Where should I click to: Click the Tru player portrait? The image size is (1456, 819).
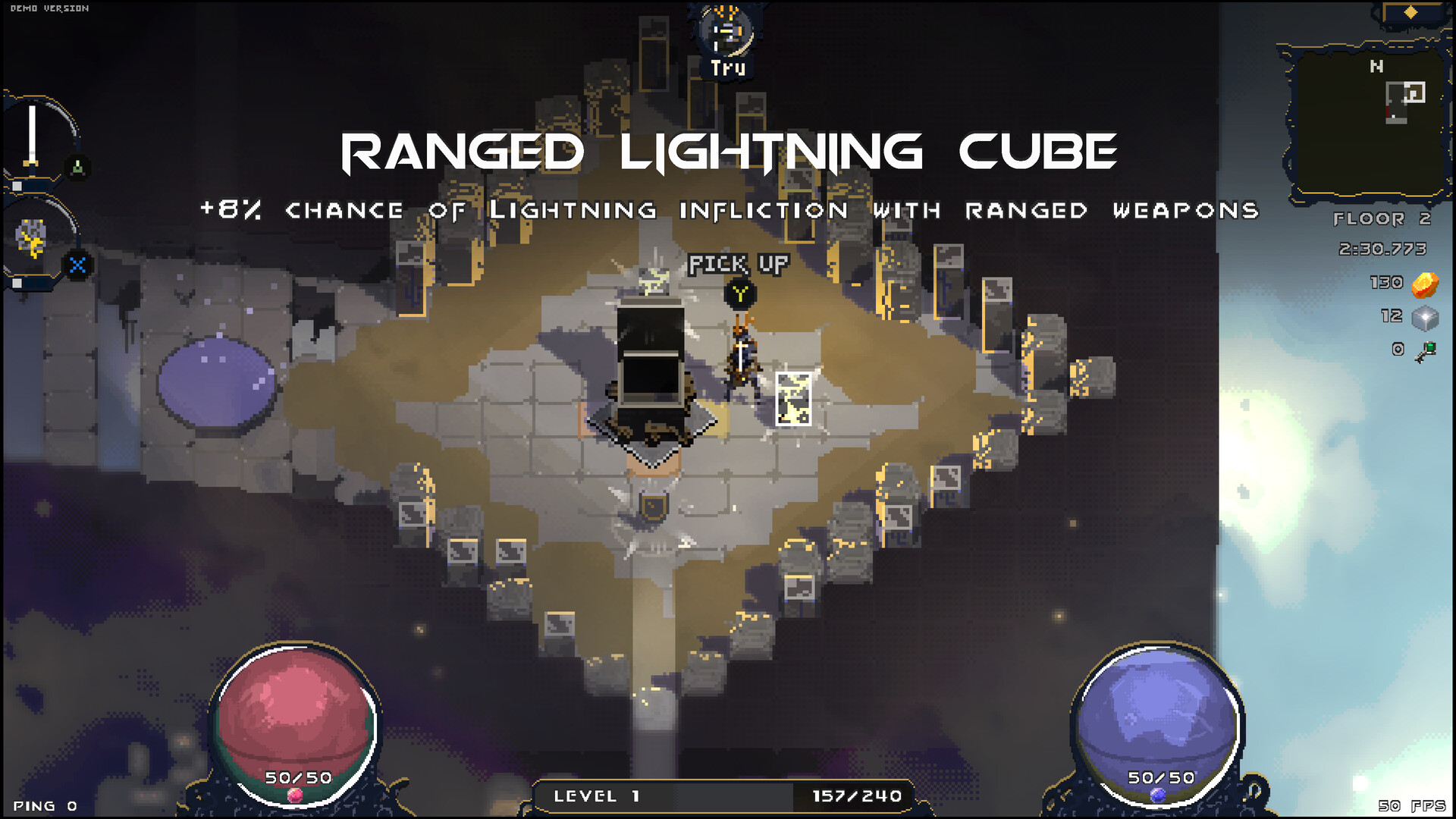(726, 33)
